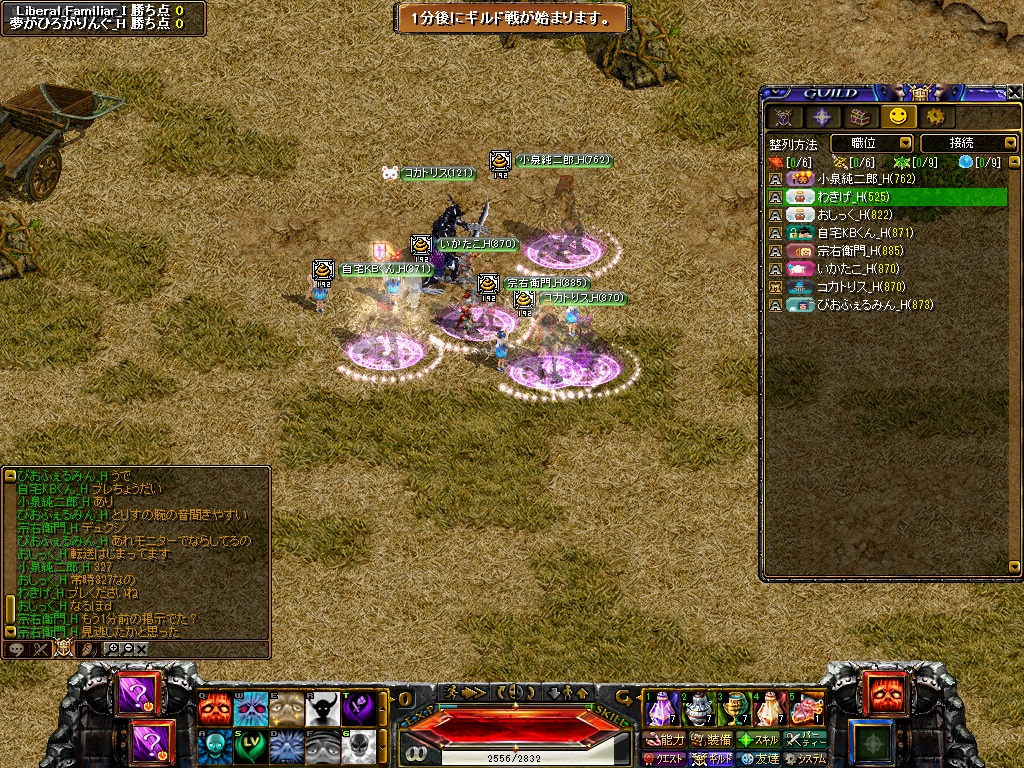This screenshot has height=768, width=1024.
Task: Open the クエスト quest log
Action: click(x=663, y=759)
